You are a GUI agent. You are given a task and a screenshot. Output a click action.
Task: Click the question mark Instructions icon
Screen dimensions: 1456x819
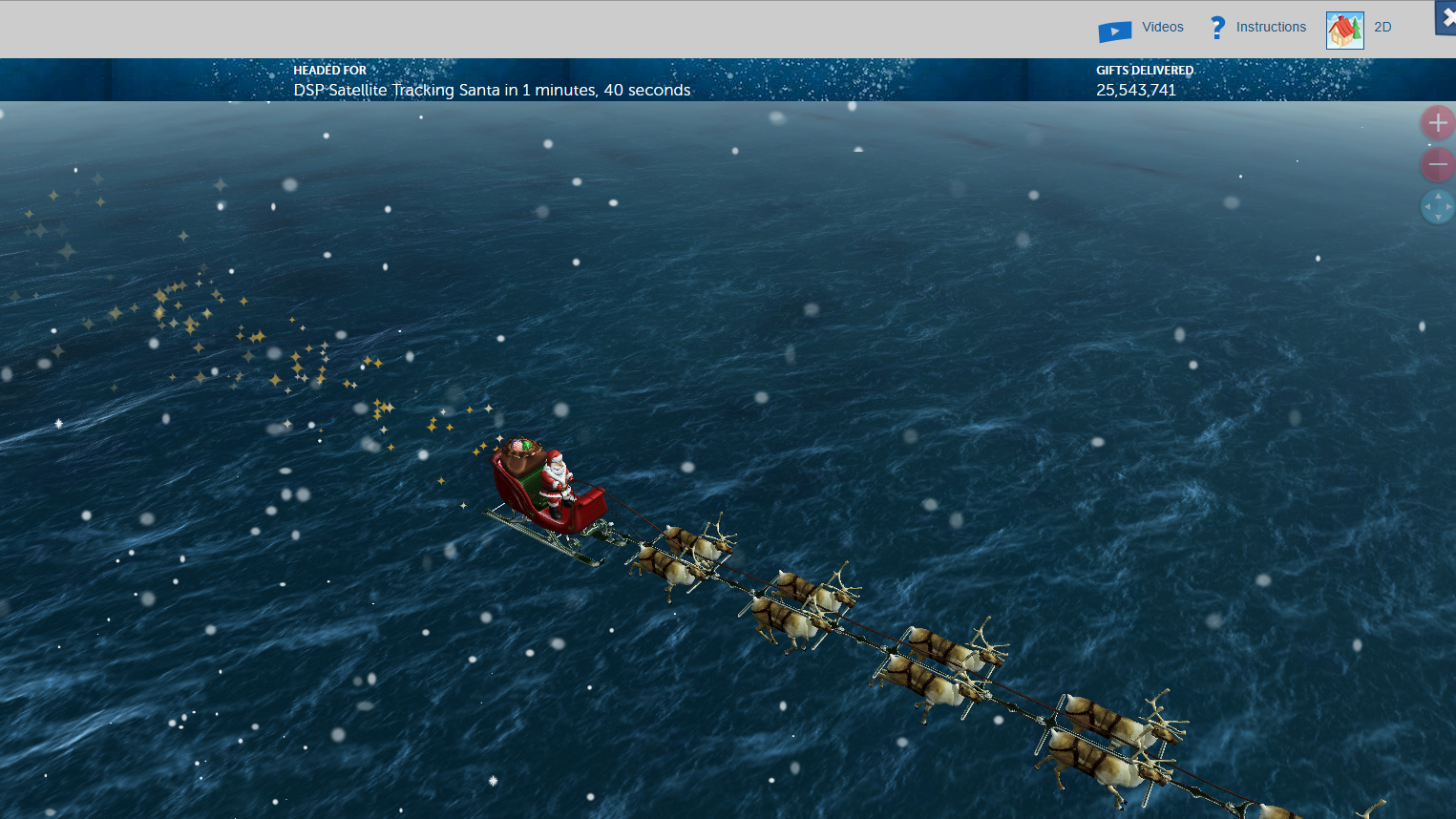[x=1216, y=27]
